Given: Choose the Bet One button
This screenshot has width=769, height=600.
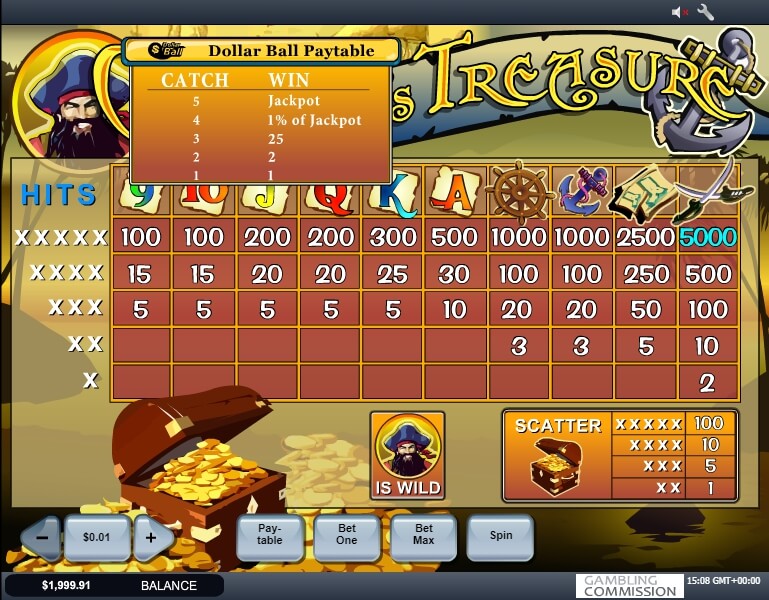Looking at the screenshot, I should 347,536.
